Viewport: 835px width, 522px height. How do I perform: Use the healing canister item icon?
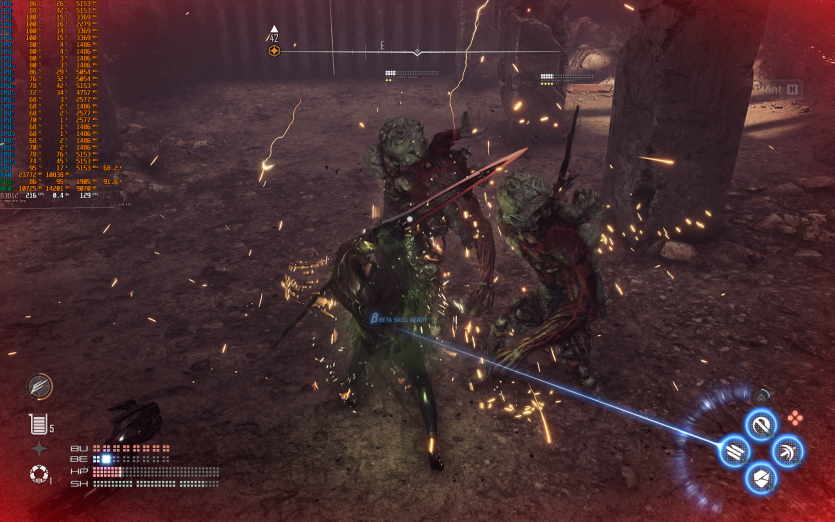pyautogui.click(x=39, y=424)
